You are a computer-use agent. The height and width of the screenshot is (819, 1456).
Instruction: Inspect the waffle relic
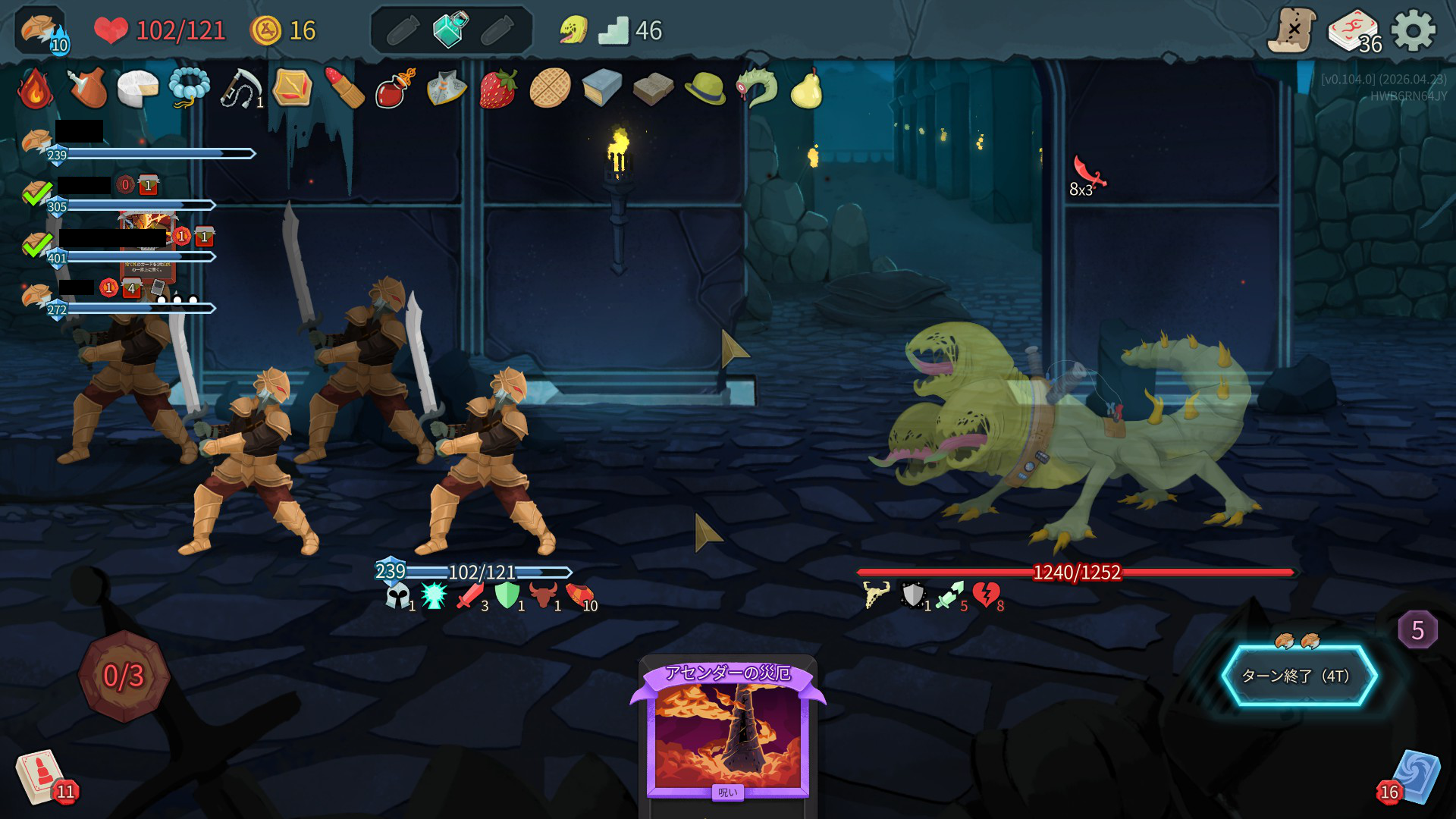coord(550,89)
